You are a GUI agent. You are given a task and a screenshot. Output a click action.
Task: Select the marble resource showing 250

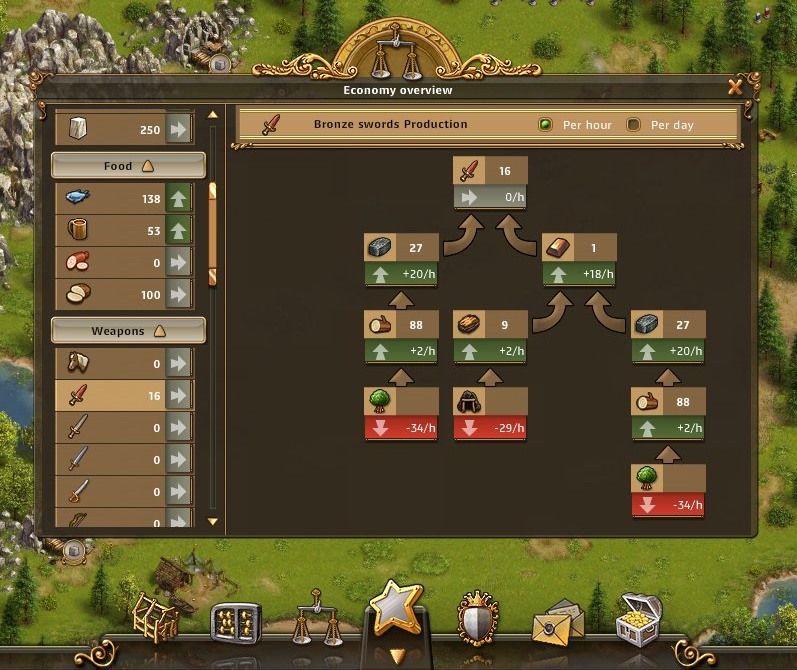tap(122, 129)
